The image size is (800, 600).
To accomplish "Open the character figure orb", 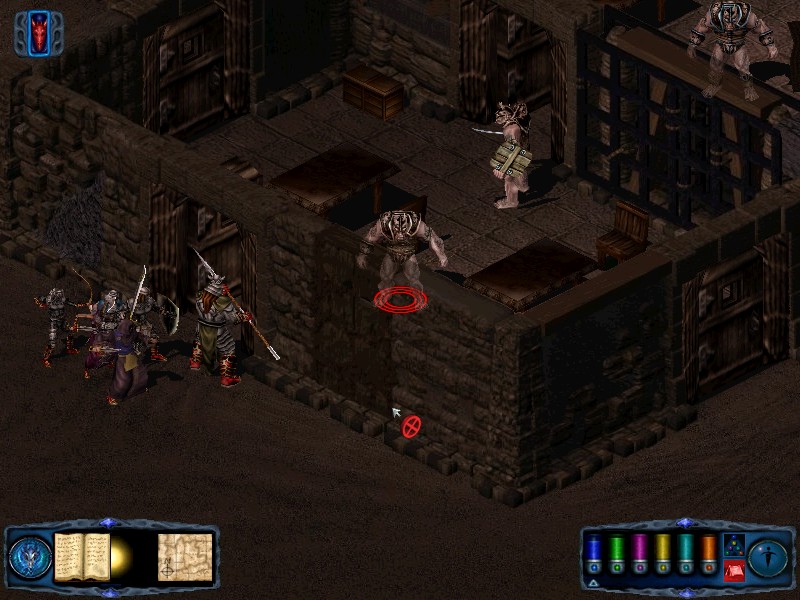I will pyautogui.click(x=768, y=557).
